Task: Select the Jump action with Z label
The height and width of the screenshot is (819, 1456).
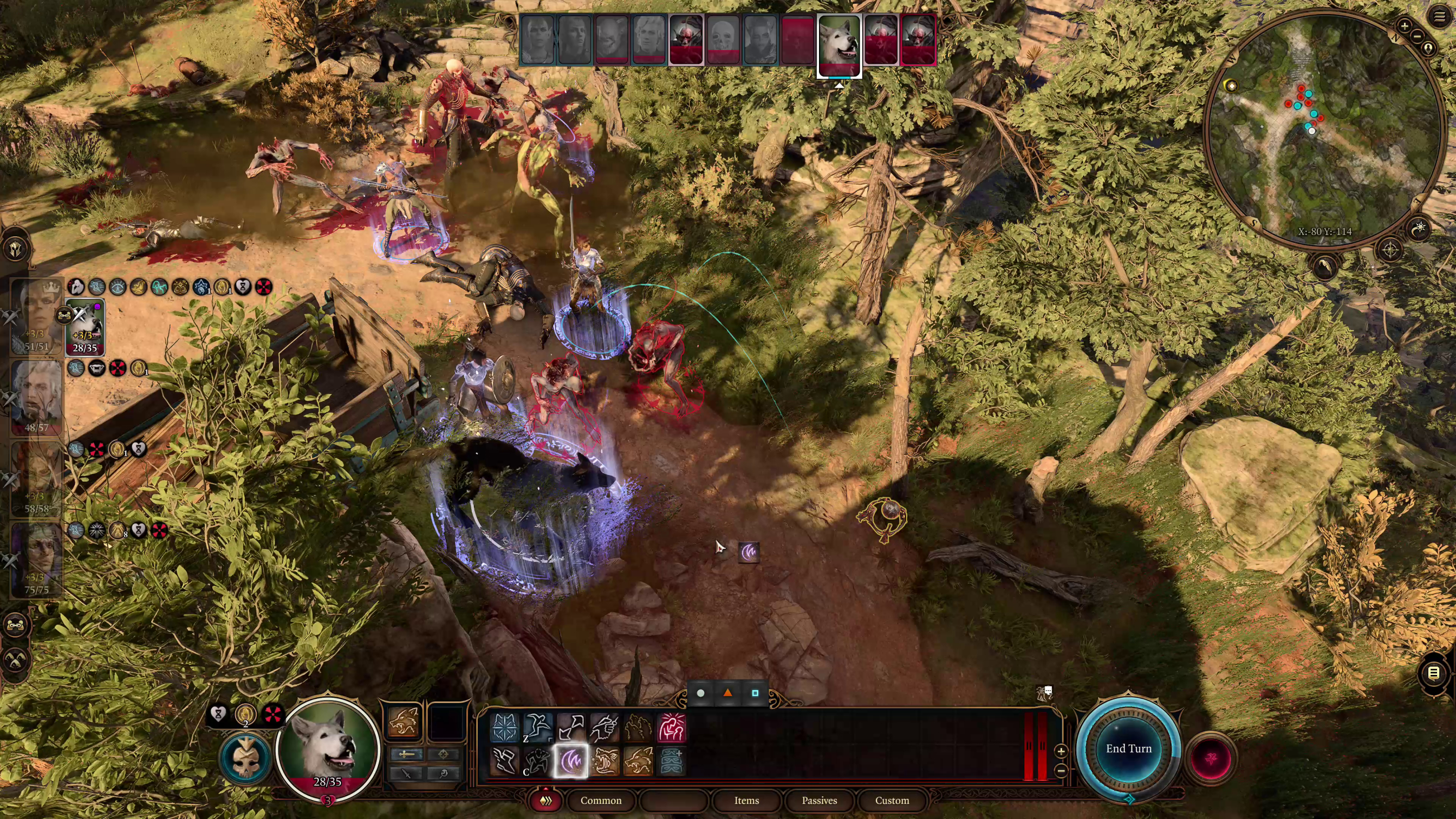Action: pos(537,727)
